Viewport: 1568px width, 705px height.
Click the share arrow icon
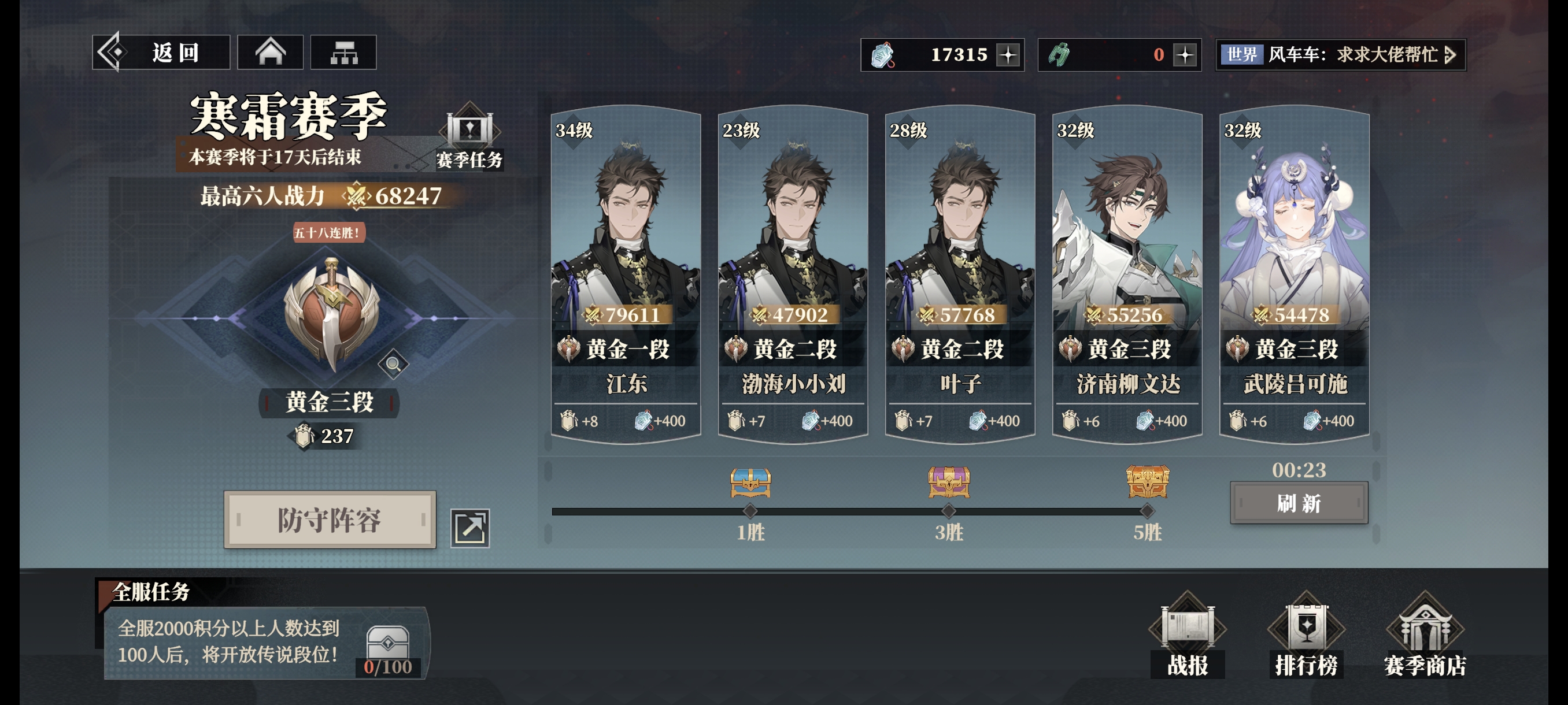[x=470, y=528]
